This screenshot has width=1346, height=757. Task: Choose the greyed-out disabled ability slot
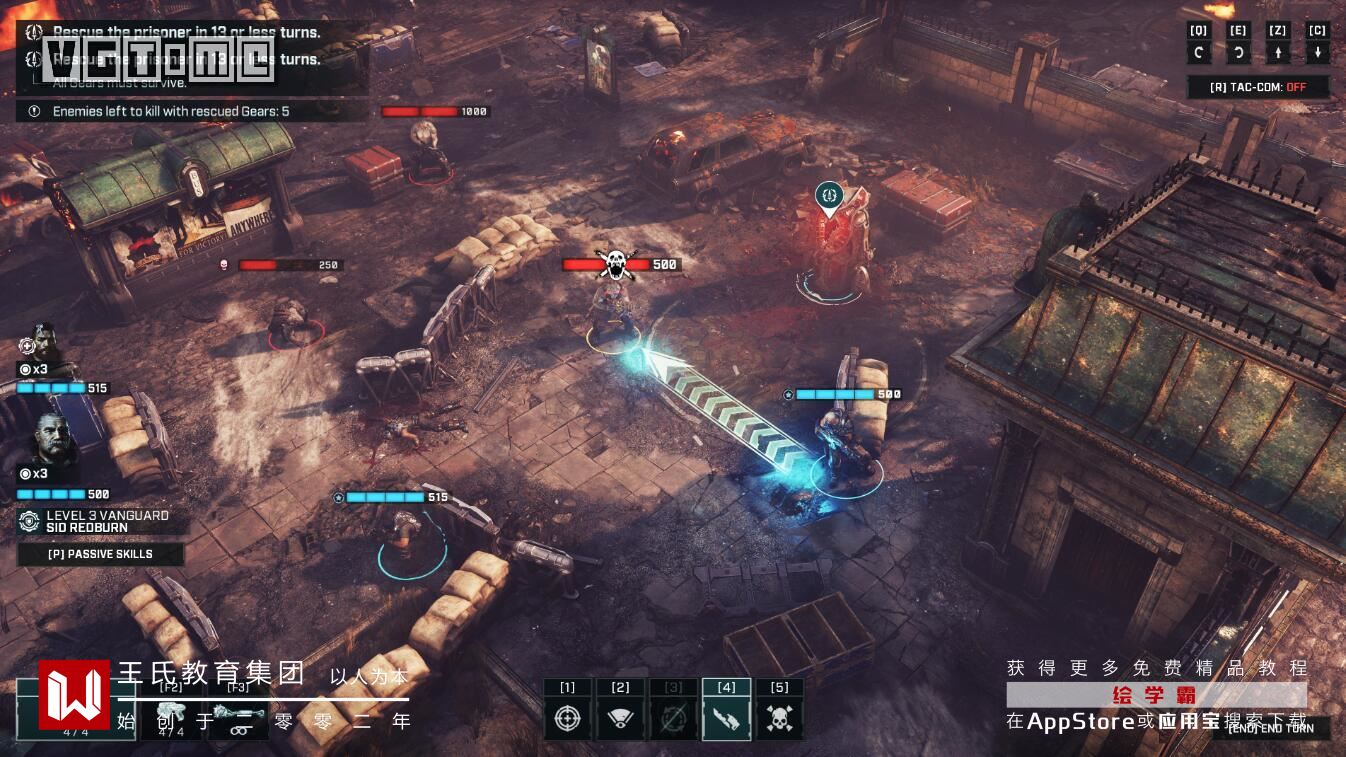(674, 718)
